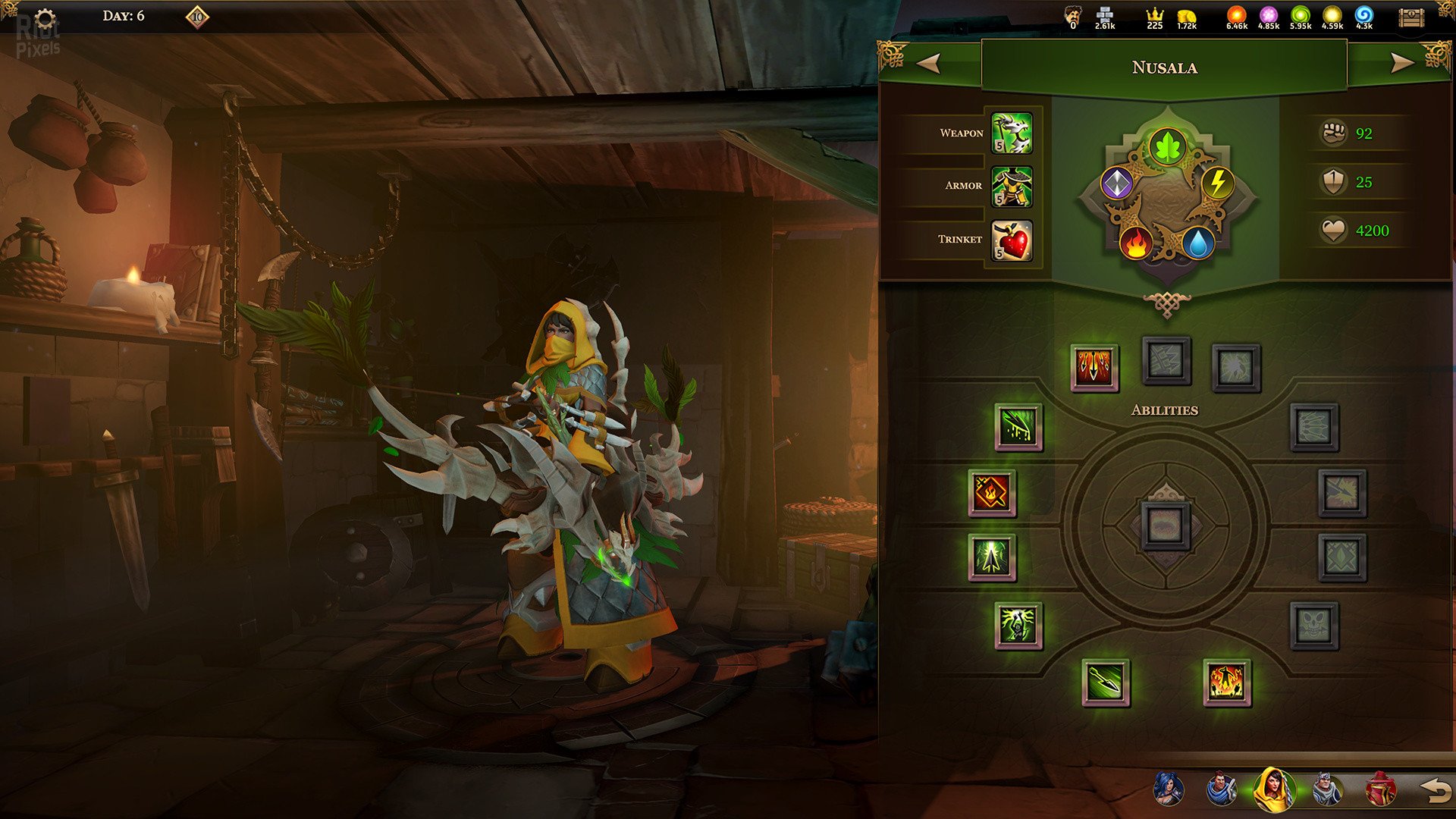Screen dimensions: 1456x819
Task: Choose the purple diamond element
Action: point(1116,184)
